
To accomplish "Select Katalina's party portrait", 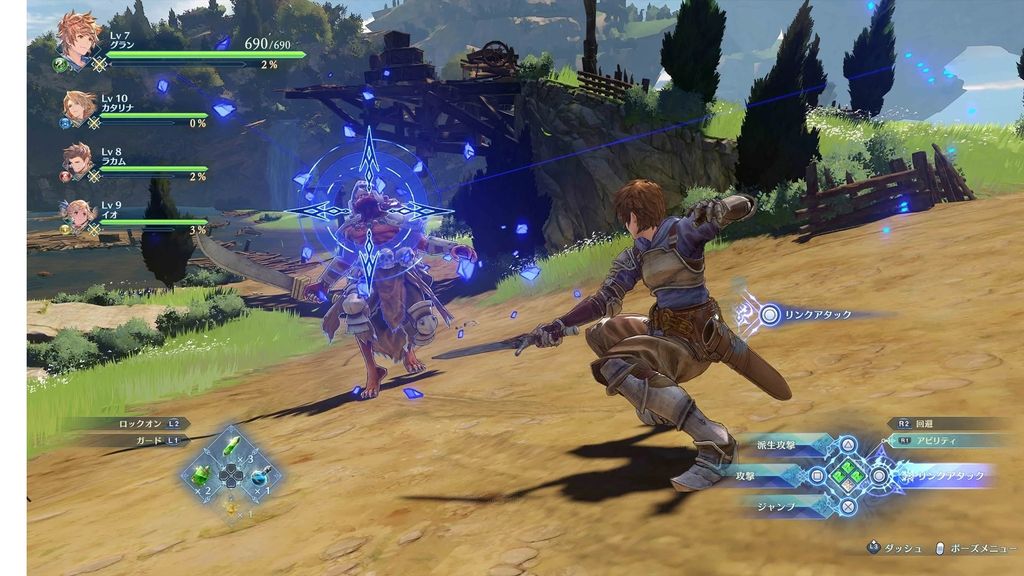I will coord(78,106).
